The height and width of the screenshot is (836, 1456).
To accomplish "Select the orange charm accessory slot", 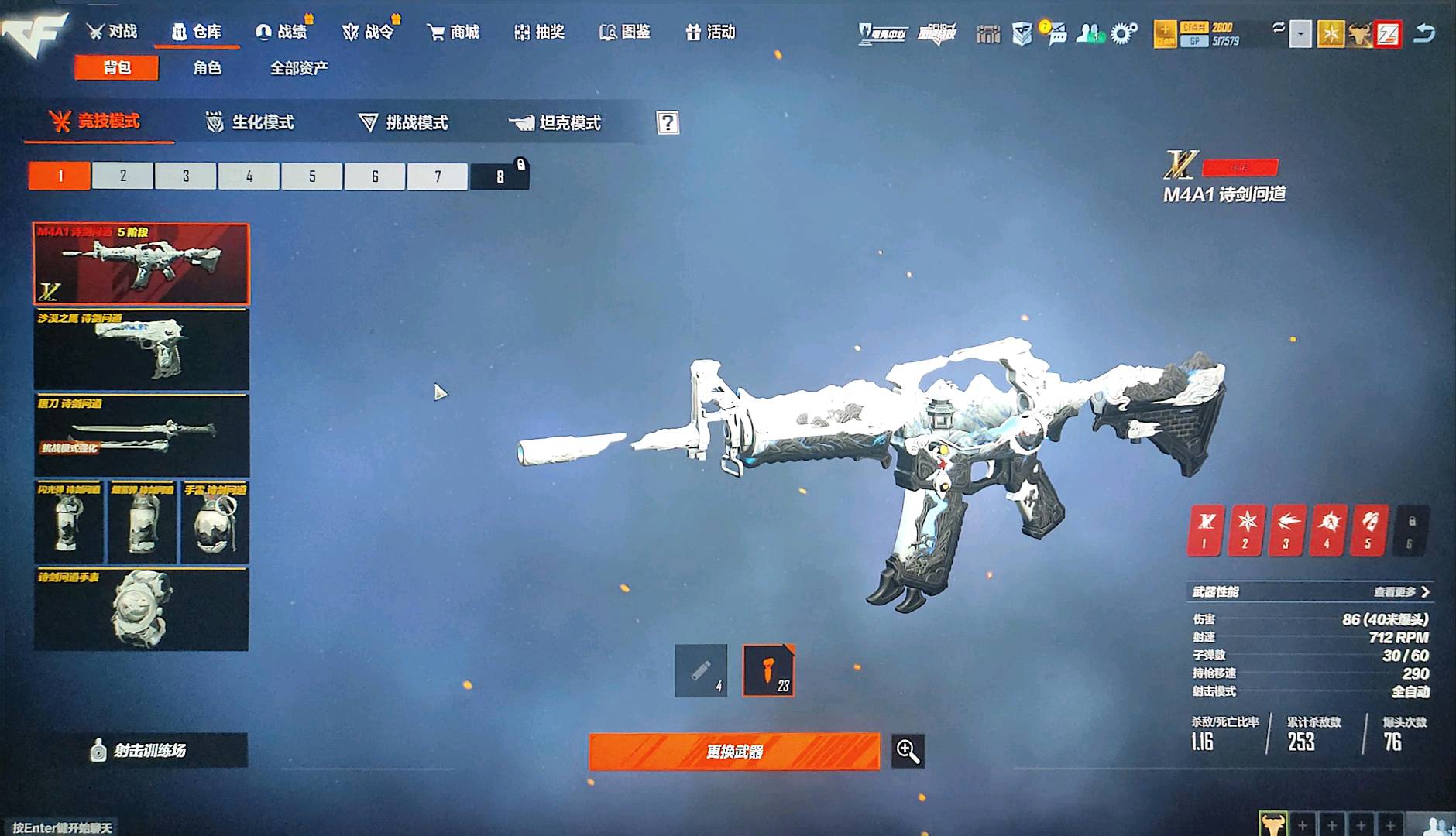I will coord(768,670).
